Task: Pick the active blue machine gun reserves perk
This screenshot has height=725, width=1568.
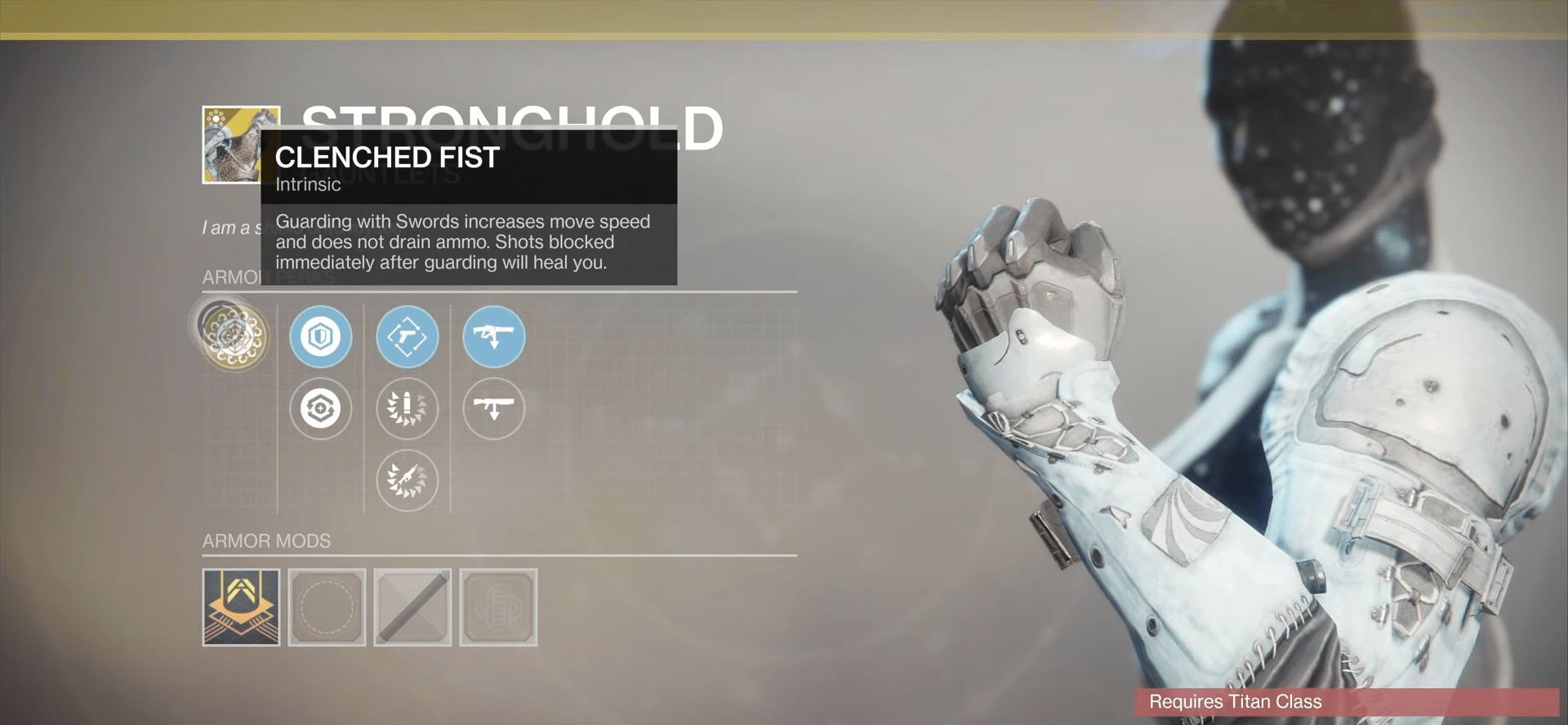Action: (x=494, y=336)
